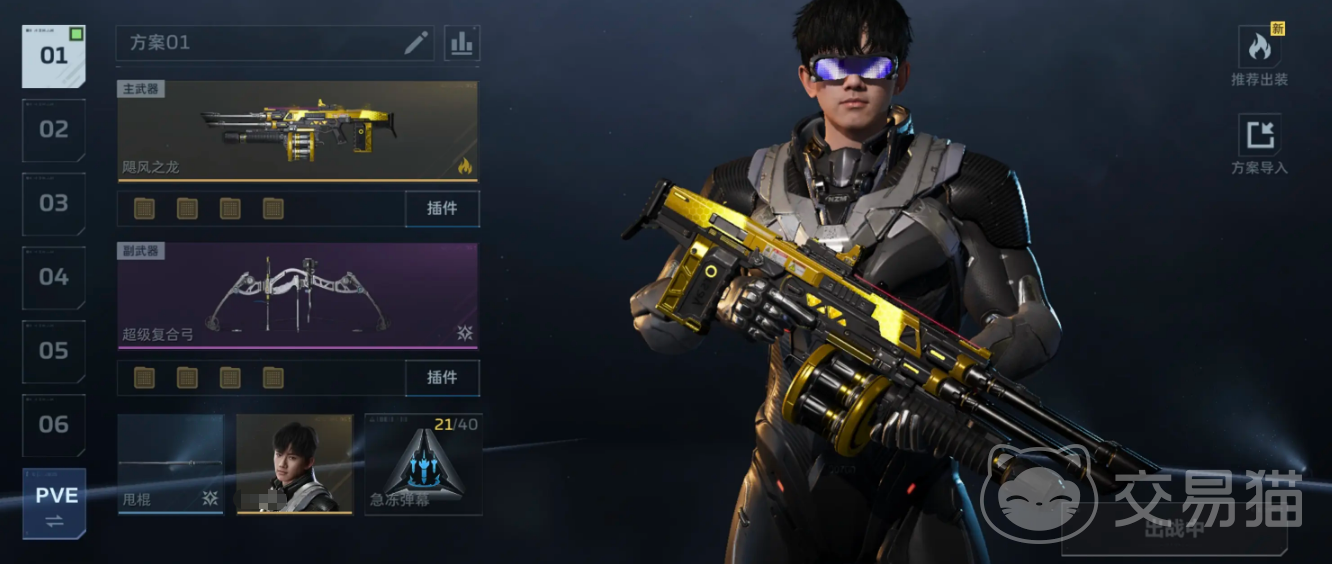Open the bar chart stats icon

coord(462,43)
